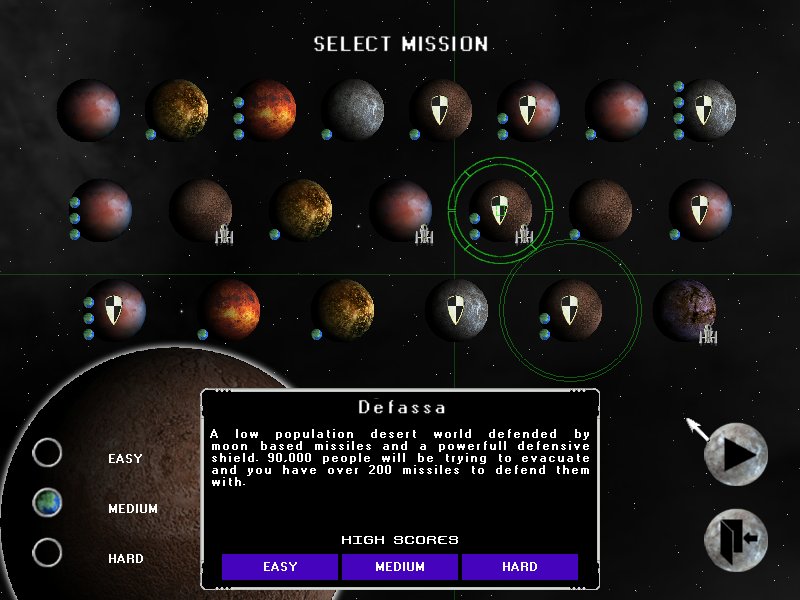Show Easy high scores
The width and height of the screenshot is (800, 600).
point(280,567)
